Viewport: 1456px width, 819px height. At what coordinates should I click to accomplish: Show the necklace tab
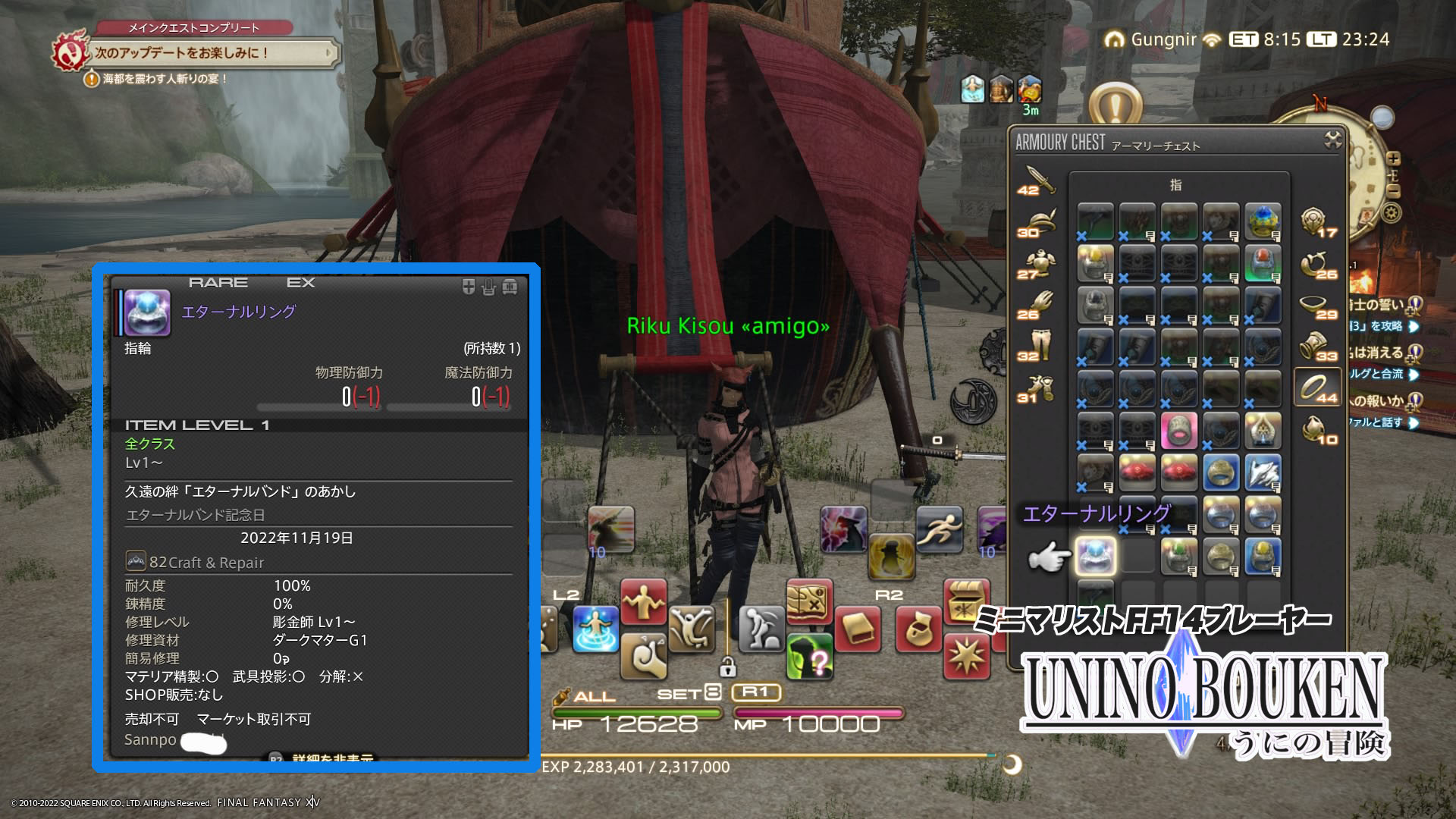tap(1318, 306)
